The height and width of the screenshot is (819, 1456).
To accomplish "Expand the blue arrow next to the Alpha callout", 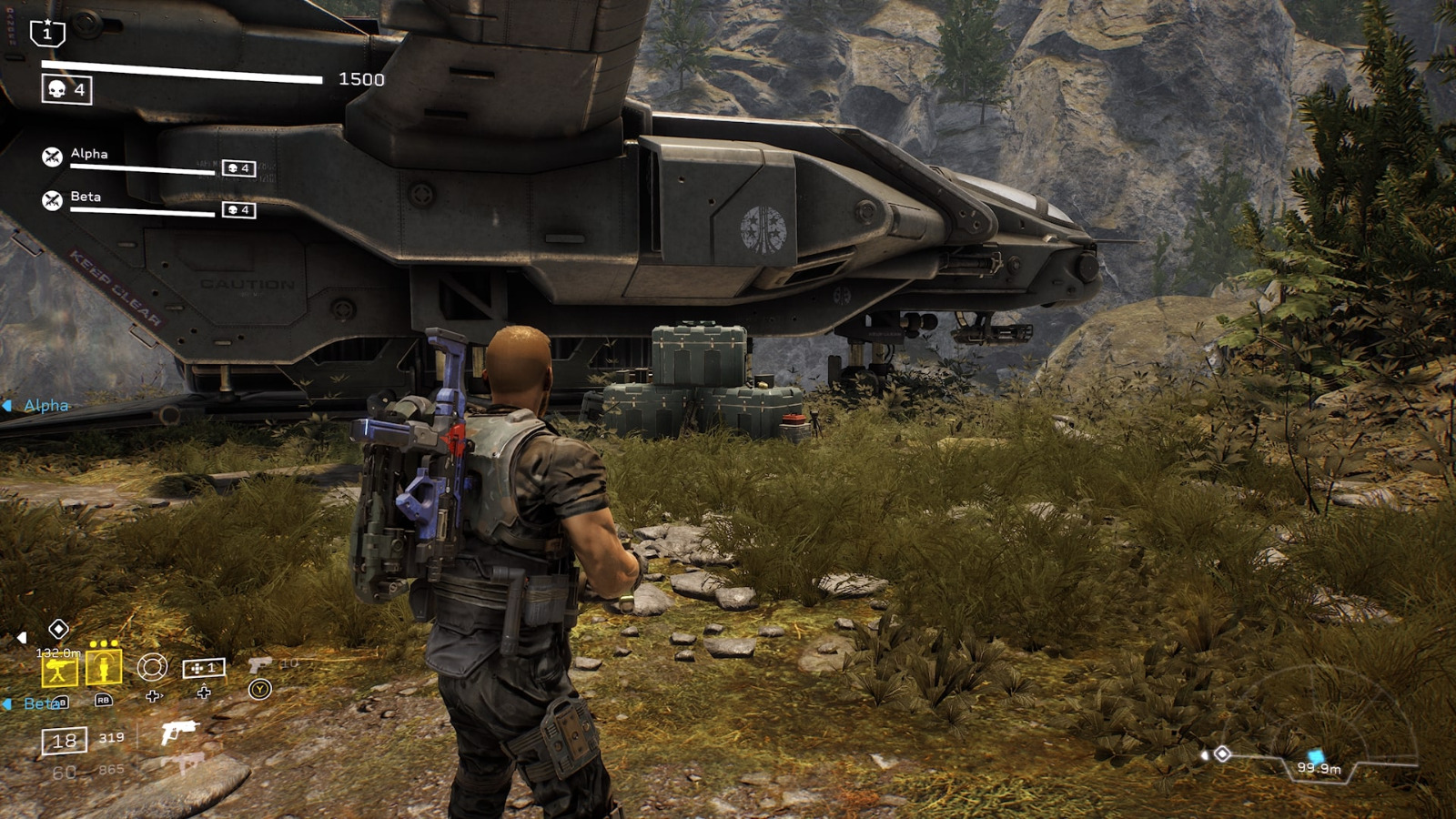I will tap(7, 404).
